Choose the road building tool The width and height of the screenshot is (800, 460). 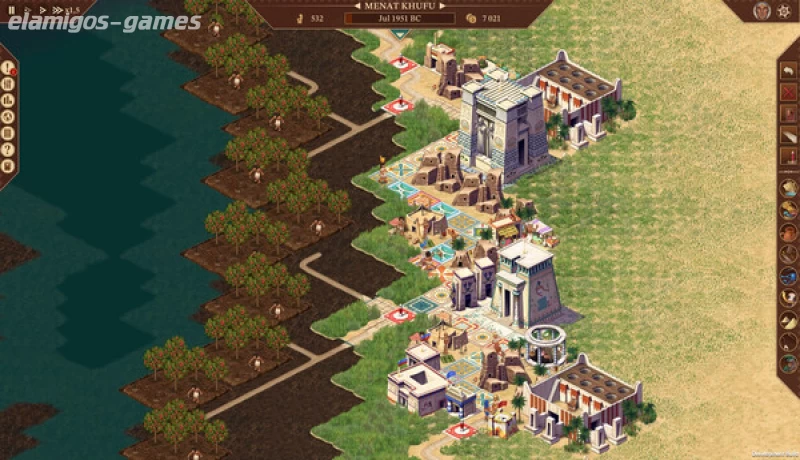[789, 135]
